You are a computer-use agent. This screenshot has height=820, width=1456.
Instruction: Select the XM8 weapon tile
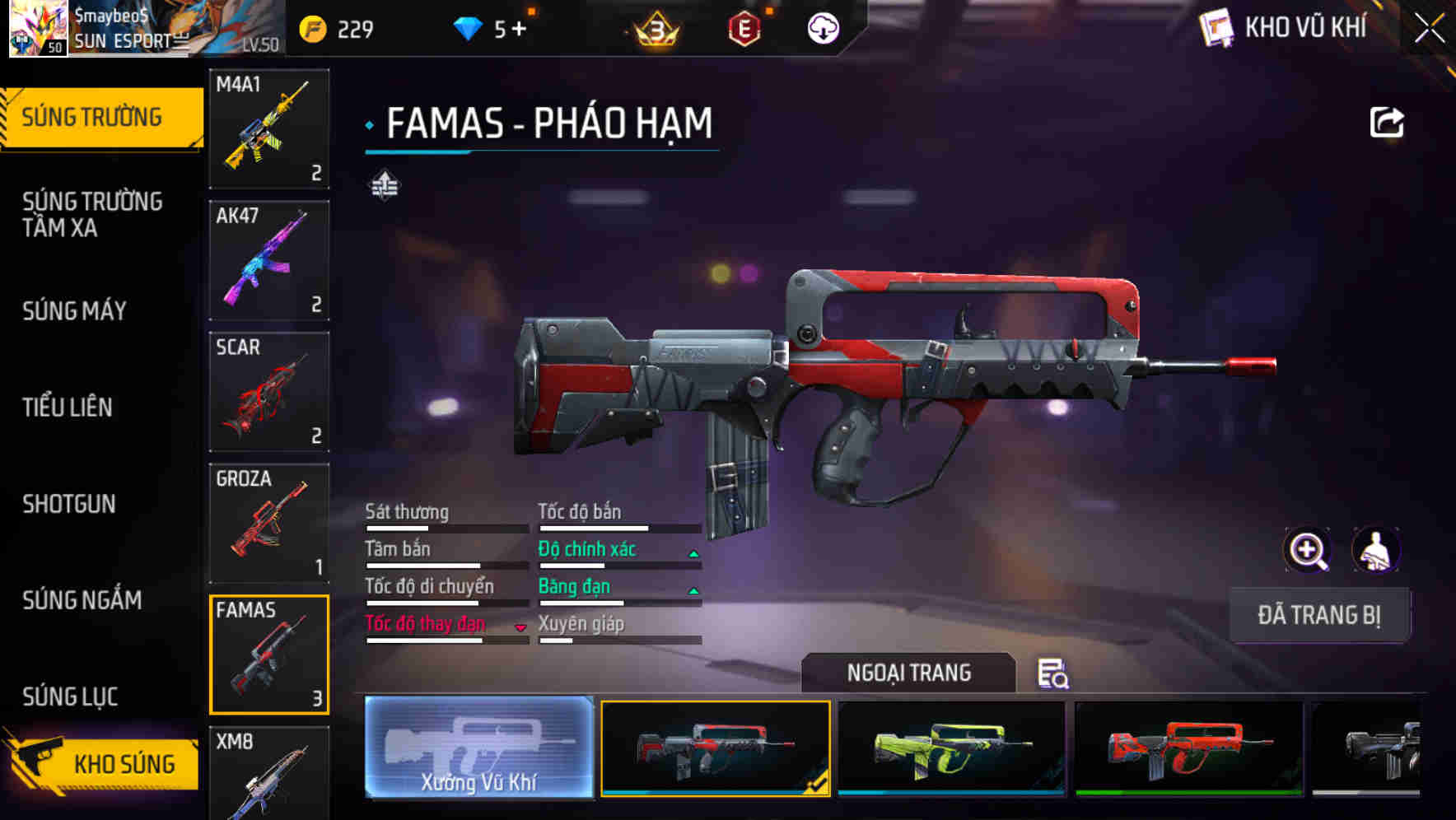tap(269, 772)
